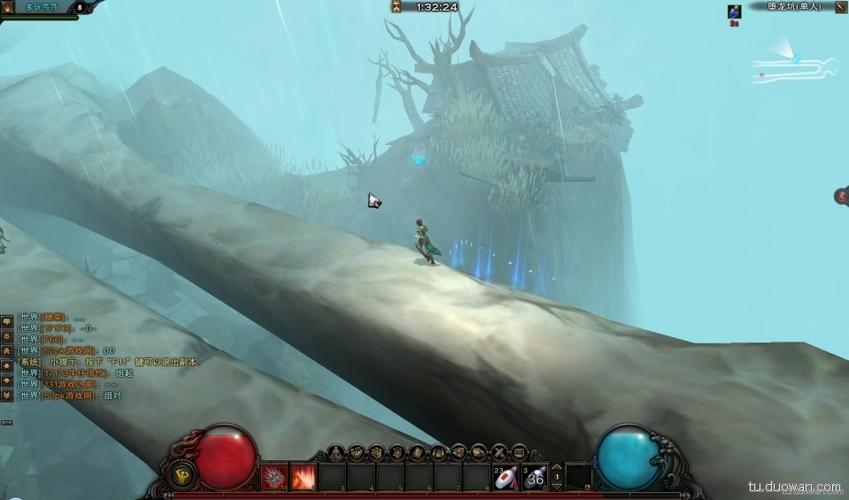Click the hotbar page down arrow

tap(557, 488)
